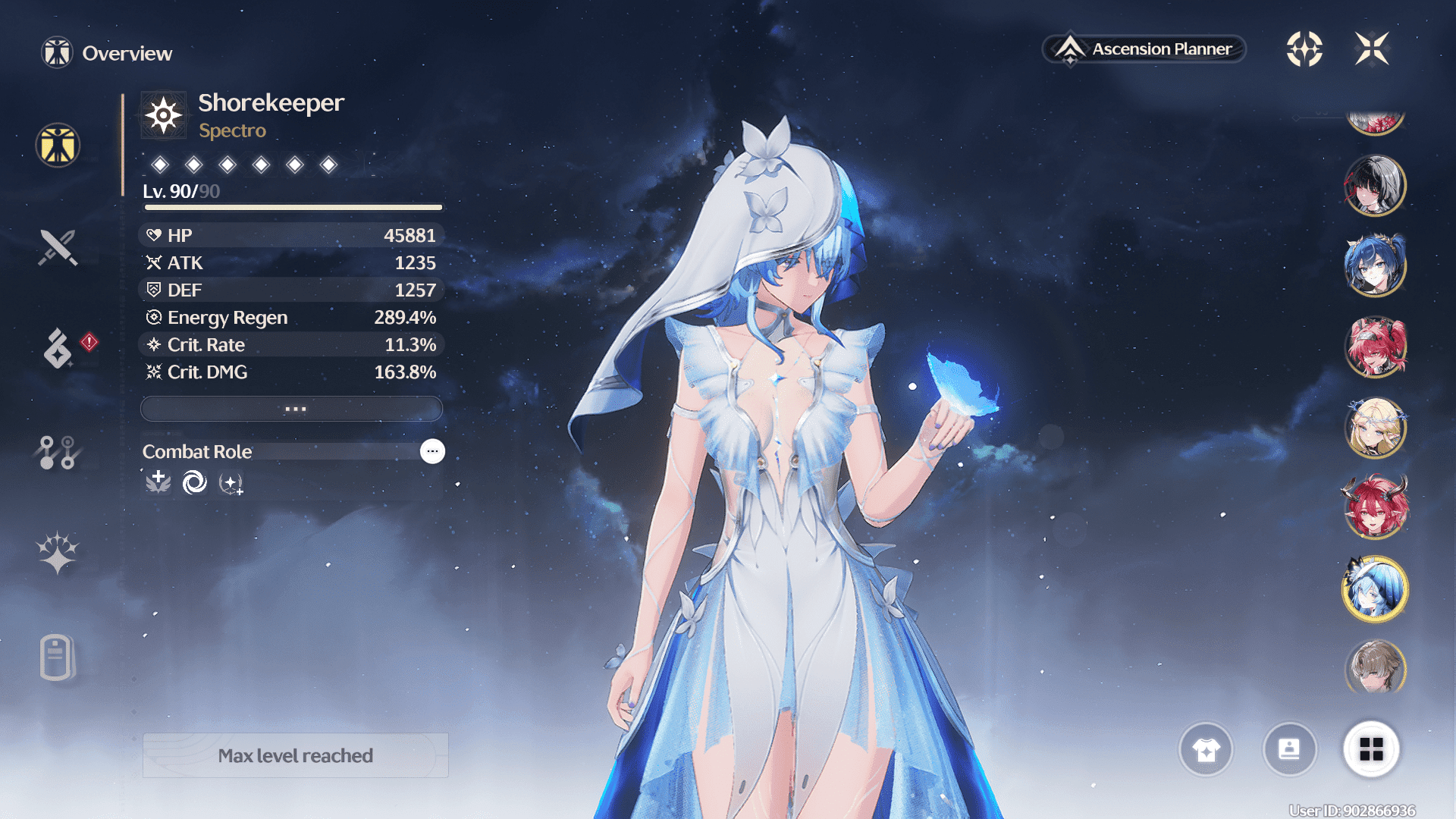Switch to the crossed-sword Weapon tab
Viewport: 1456px width, 819px height.
tap(58, 247)
